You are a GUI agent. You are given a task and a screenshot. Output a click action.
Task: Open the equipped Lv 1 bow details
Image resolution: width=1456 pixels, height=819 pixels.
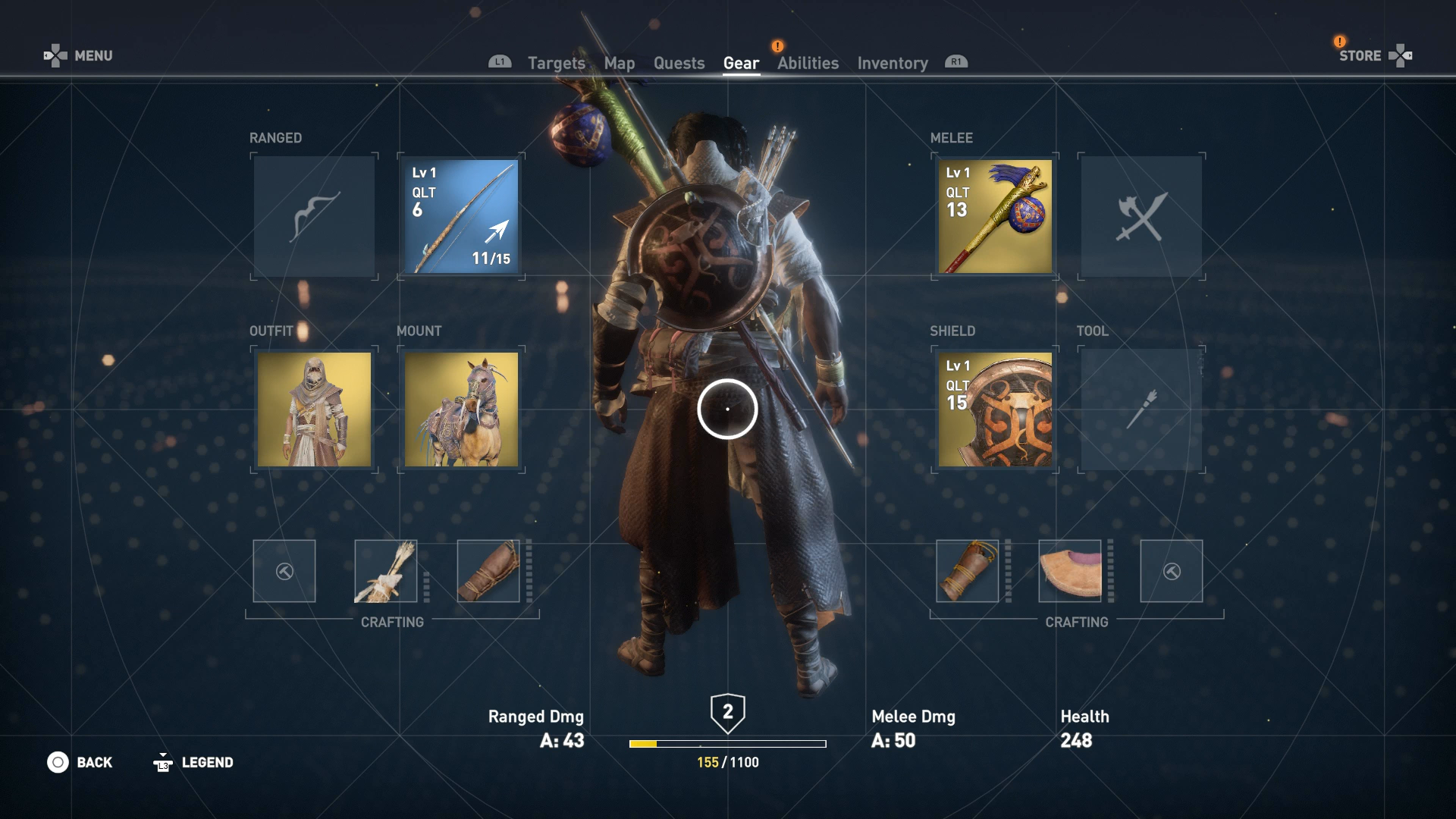[460, 217]
